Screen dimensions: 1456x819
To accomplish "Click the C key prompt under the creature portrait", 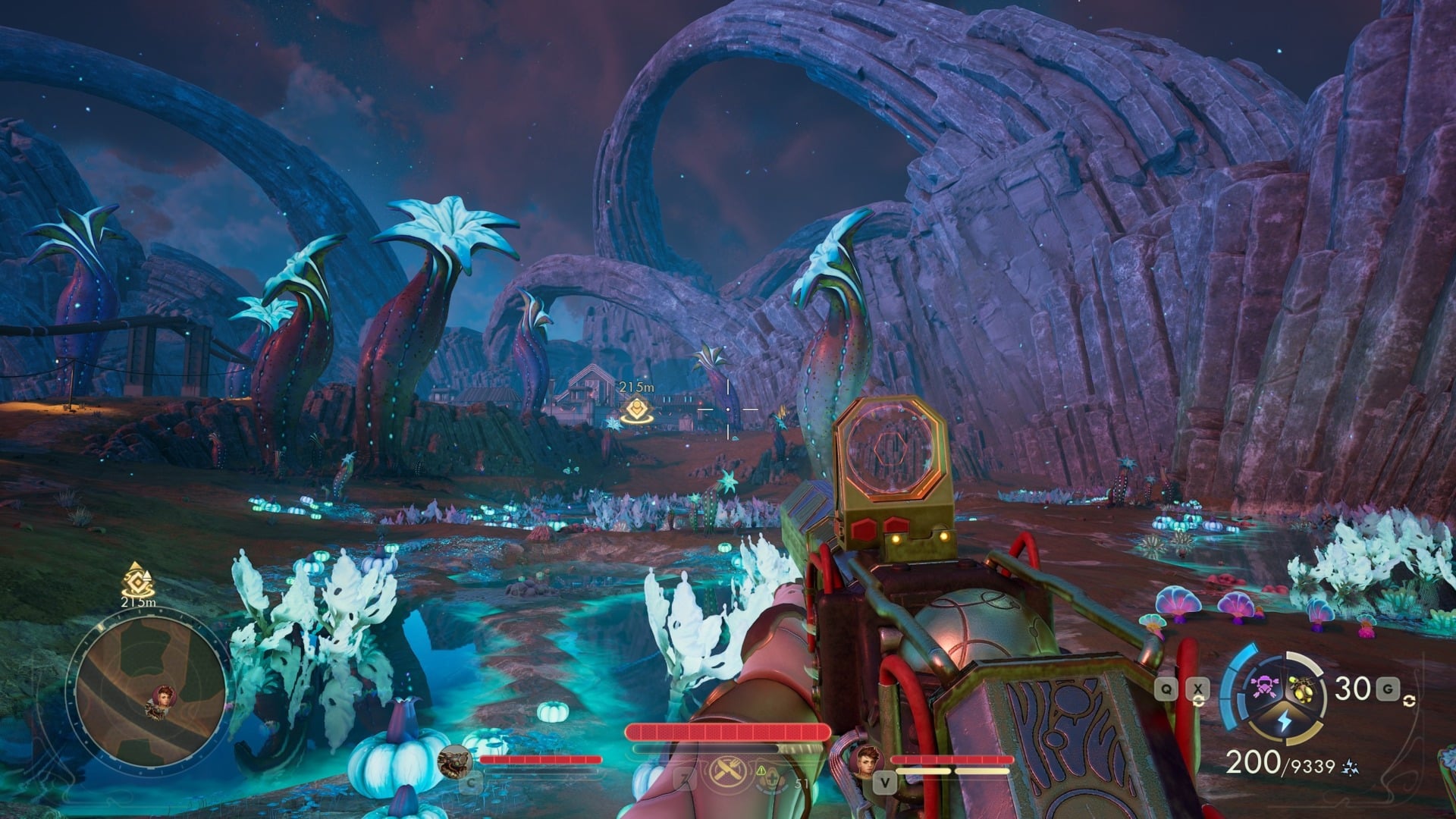I will coord(469,782).
